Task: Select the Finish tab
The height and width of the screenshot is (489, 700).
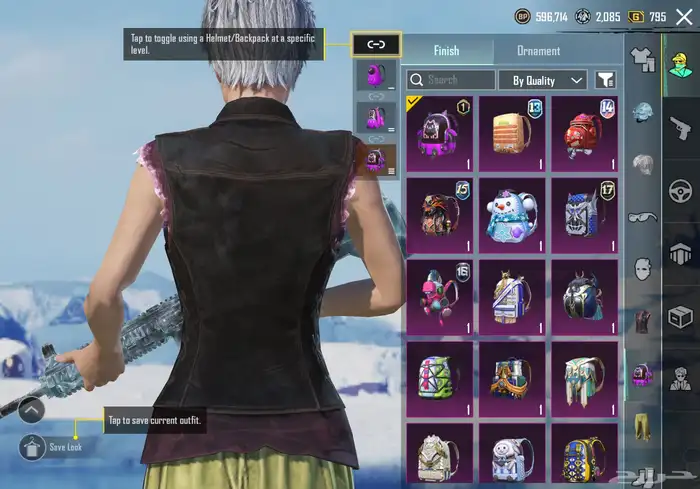Action: [446, 51]
